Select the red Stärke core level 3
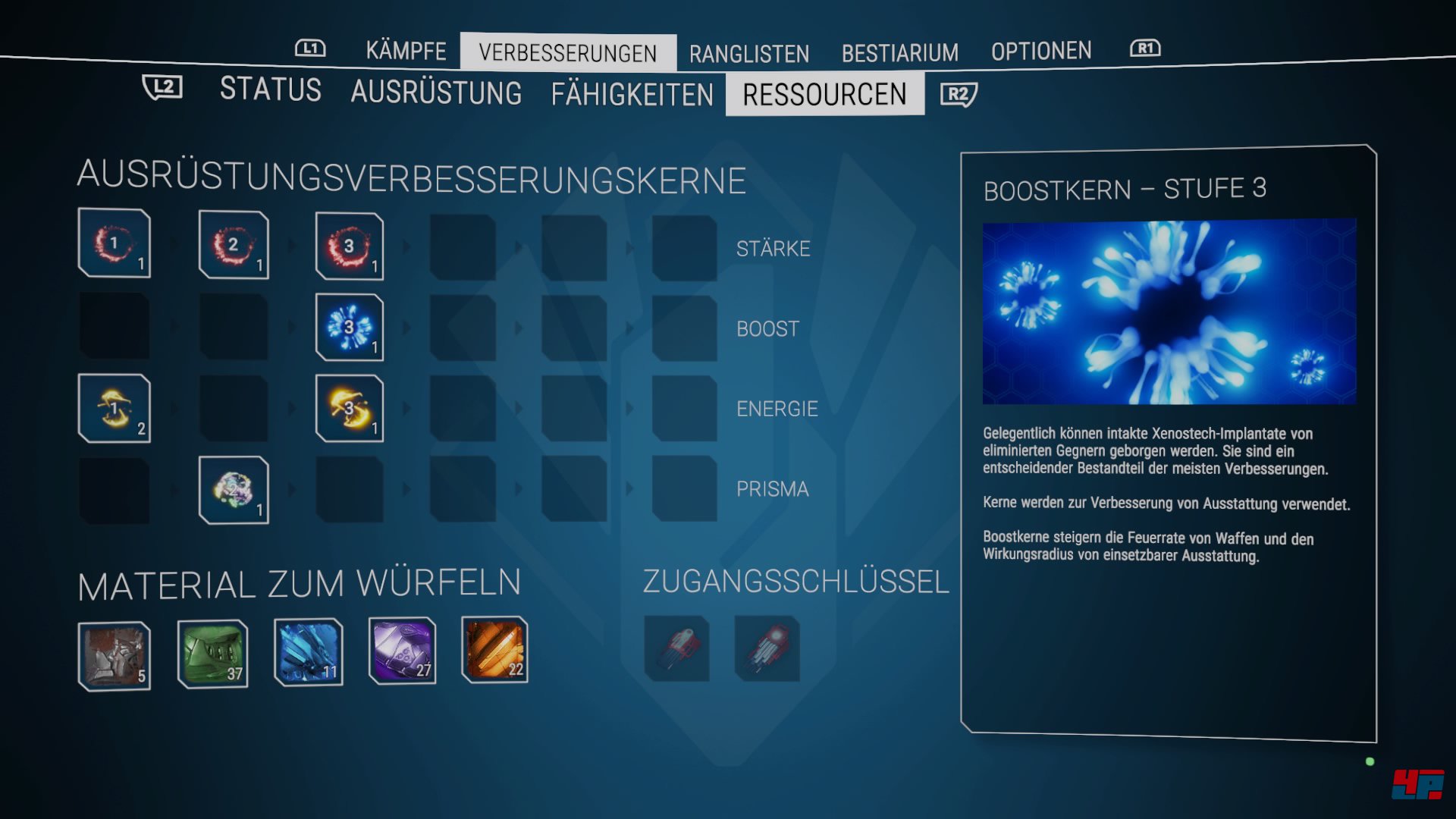The width and height of the screenshot is (1456, 819). (348, 246)
